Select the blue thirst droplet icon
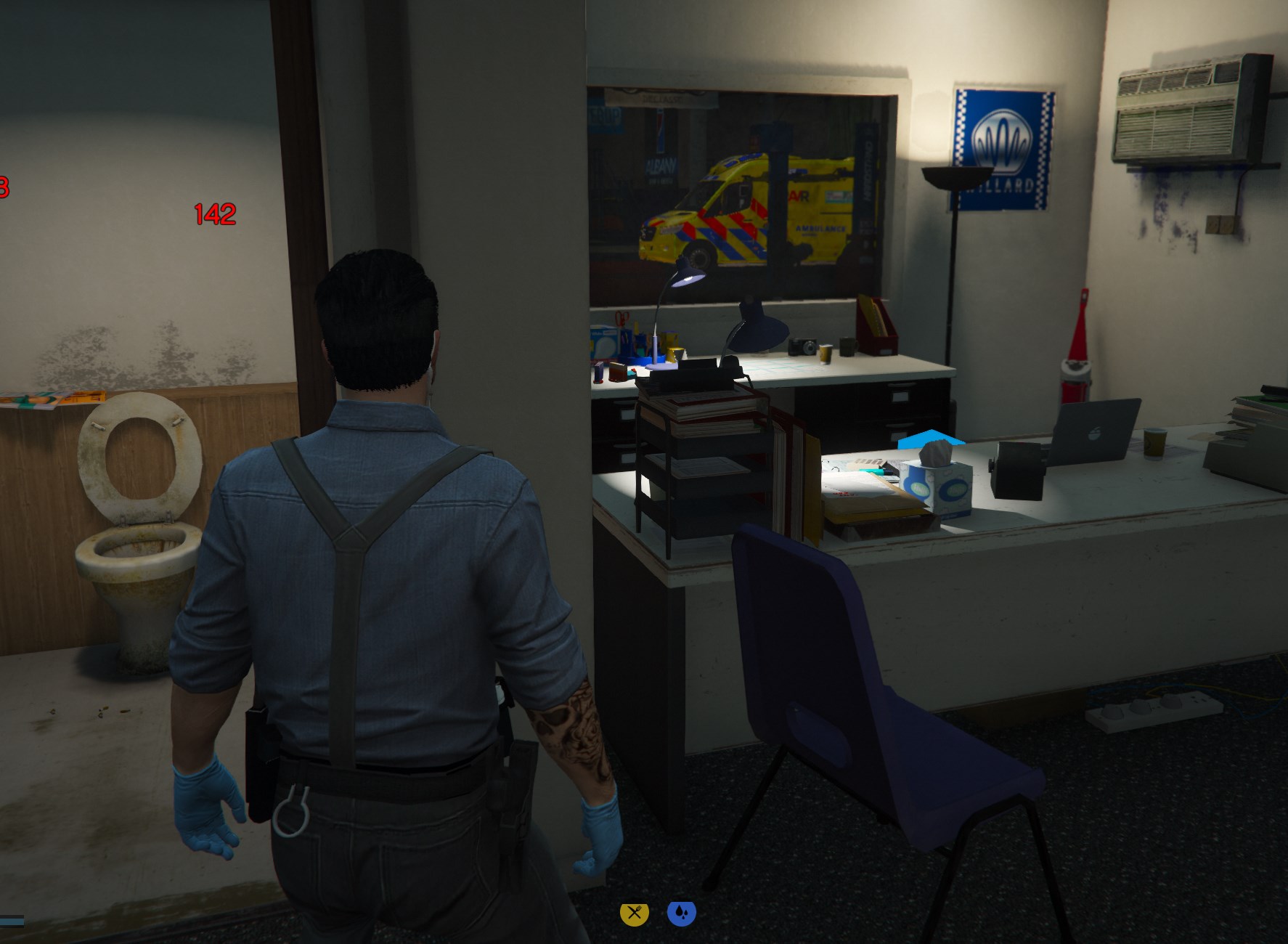This screenshot has width=1288, height=944. (681, 913)
